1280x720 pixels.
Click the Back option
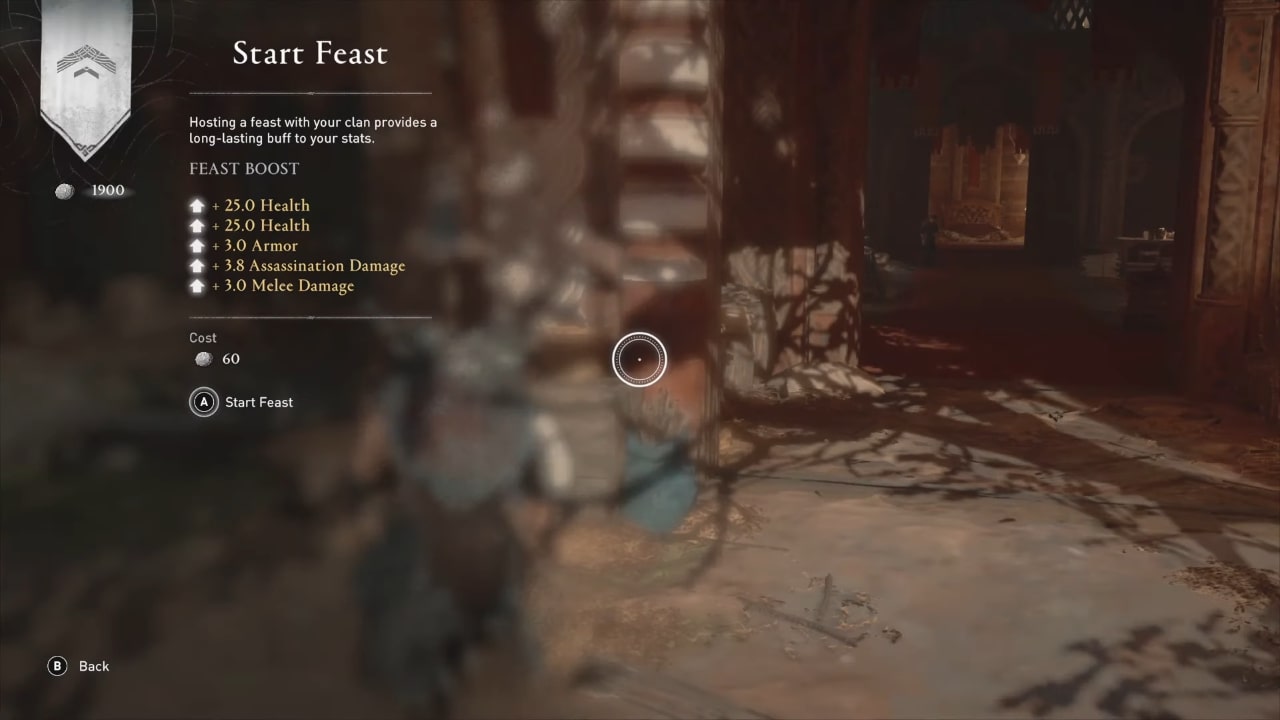pos(93,666)
